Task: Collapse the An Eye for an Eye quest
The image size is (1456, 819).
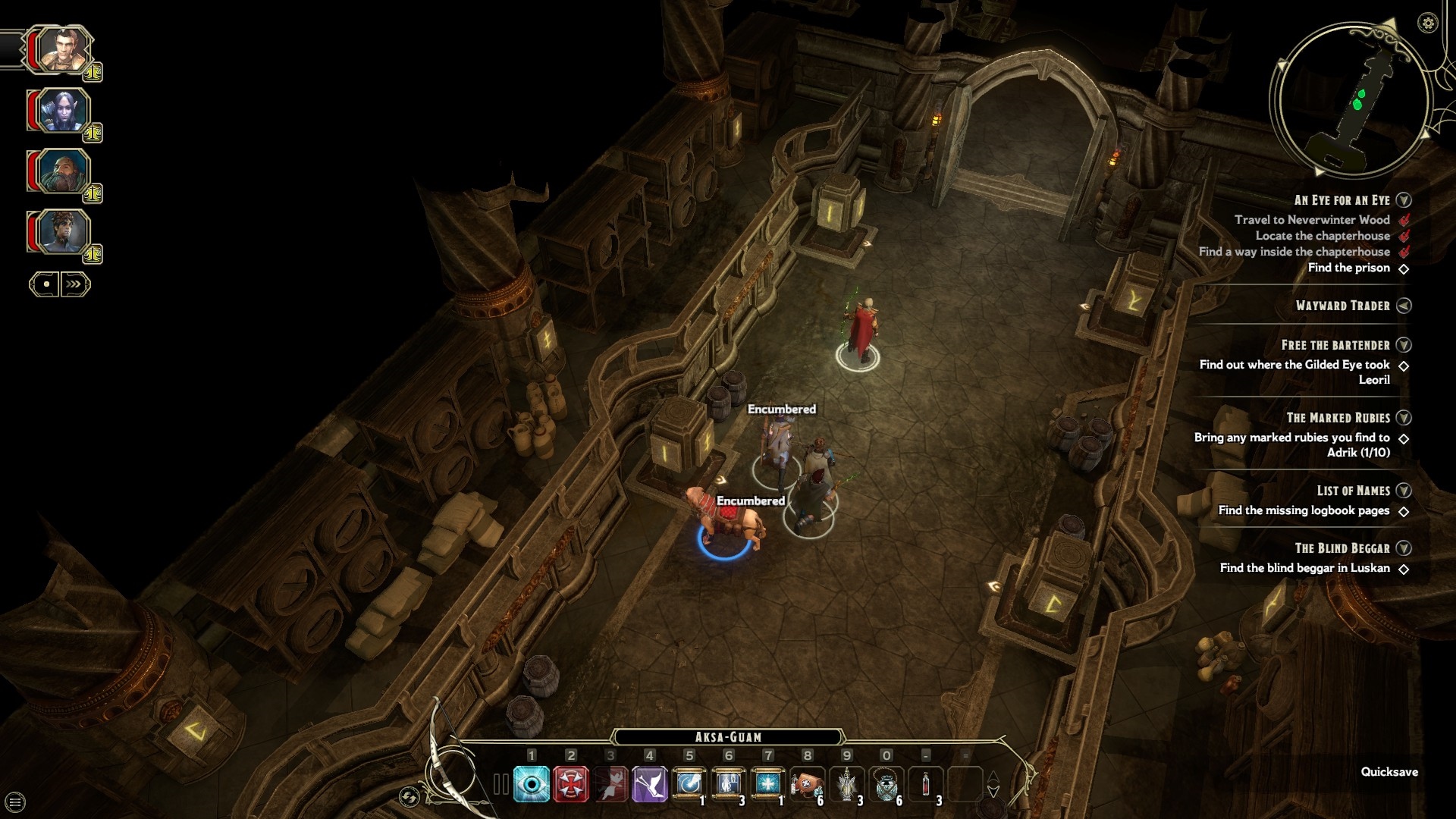Action: [1404, 200]
